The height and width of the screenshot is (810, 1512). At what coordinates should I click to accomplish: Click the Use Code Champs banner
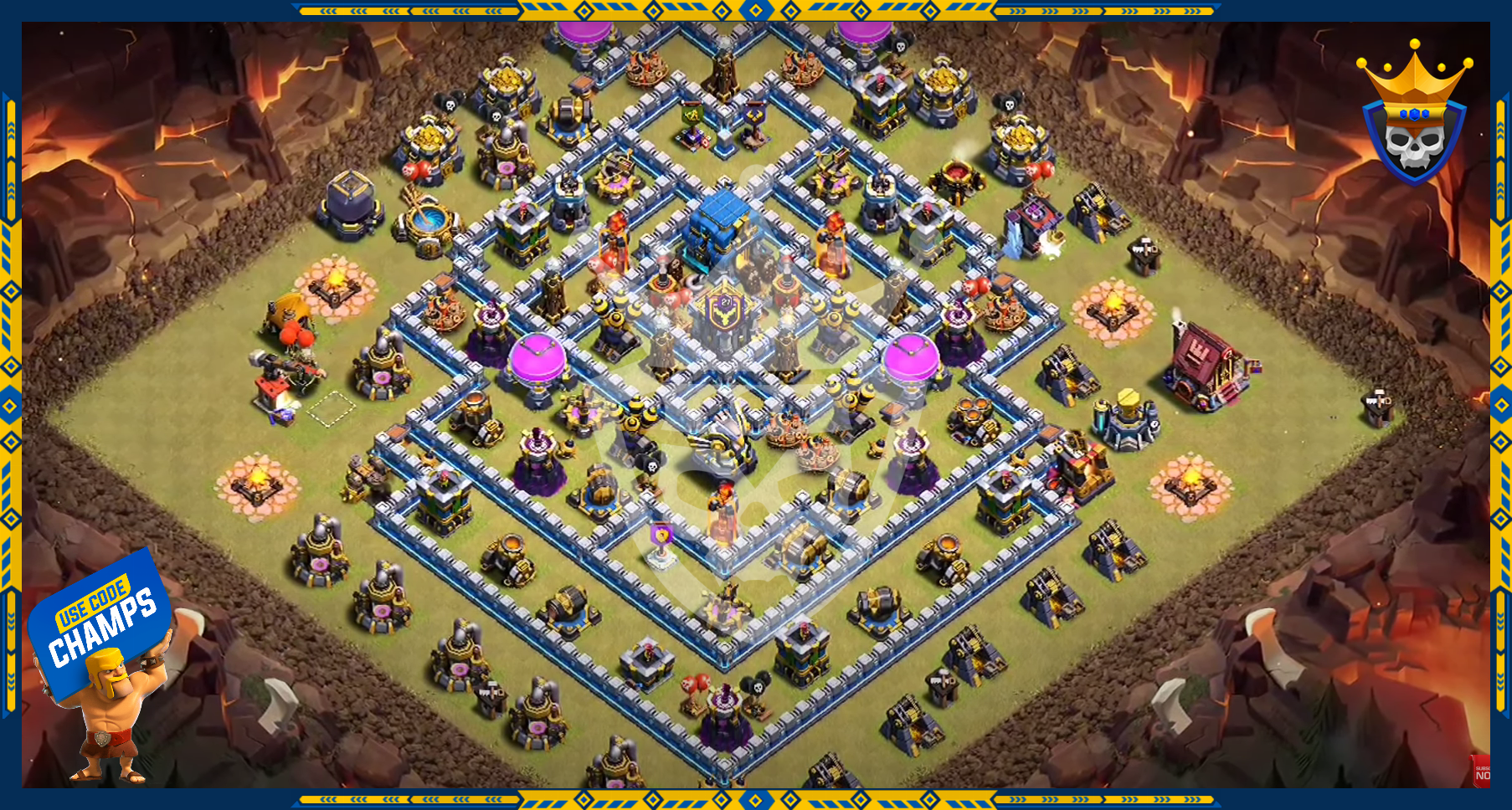(x=101, y=620)
